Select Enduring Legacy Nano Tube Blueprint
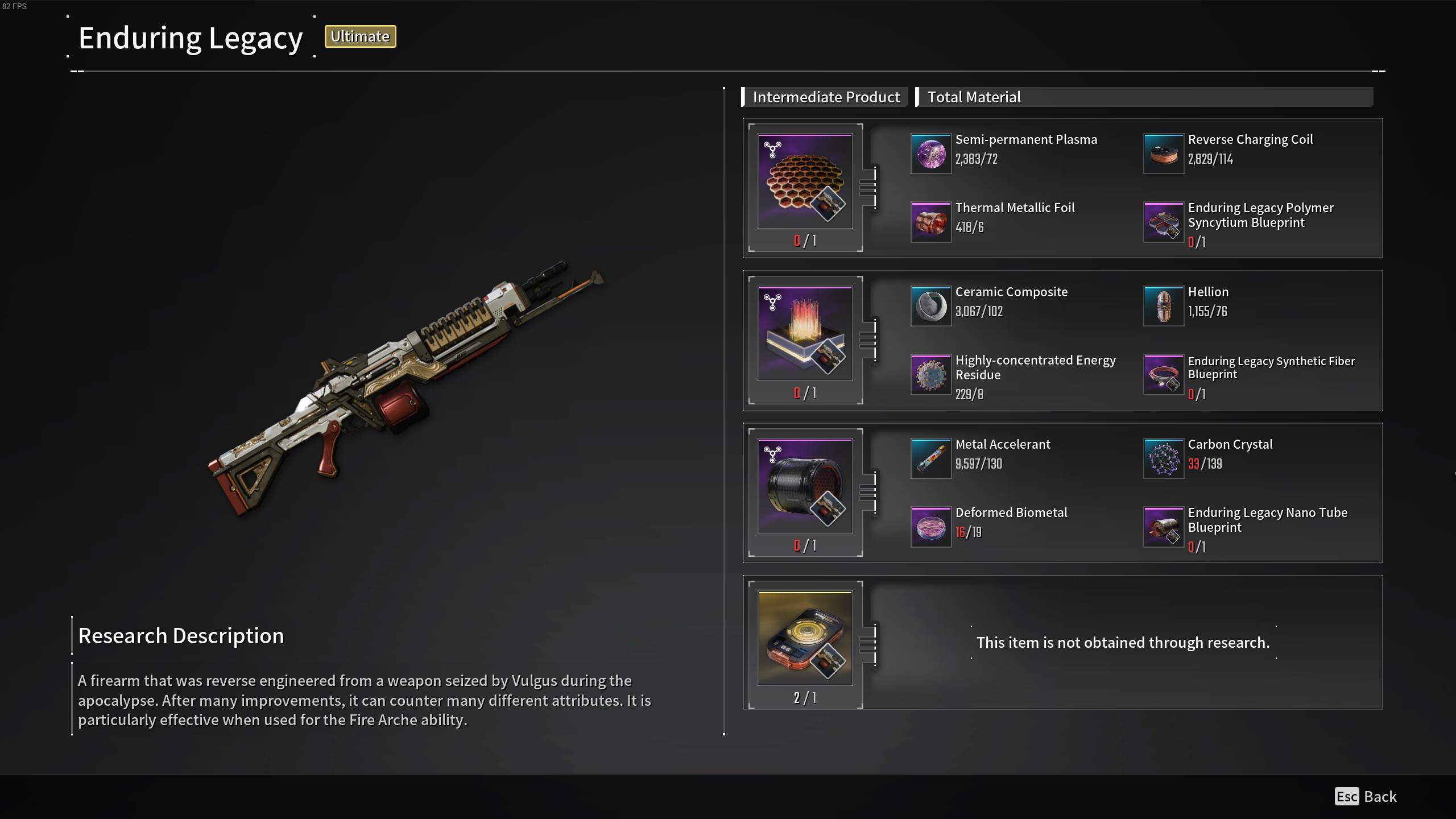This screenshot has width=1456, height=819. 1164,527
